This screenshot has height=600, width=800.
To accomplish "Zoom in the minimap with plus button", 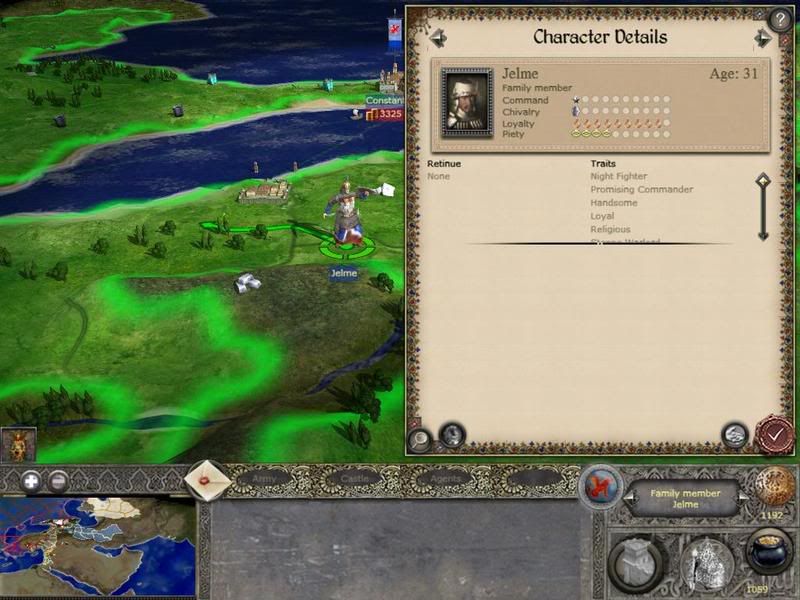I will point(31,480).
